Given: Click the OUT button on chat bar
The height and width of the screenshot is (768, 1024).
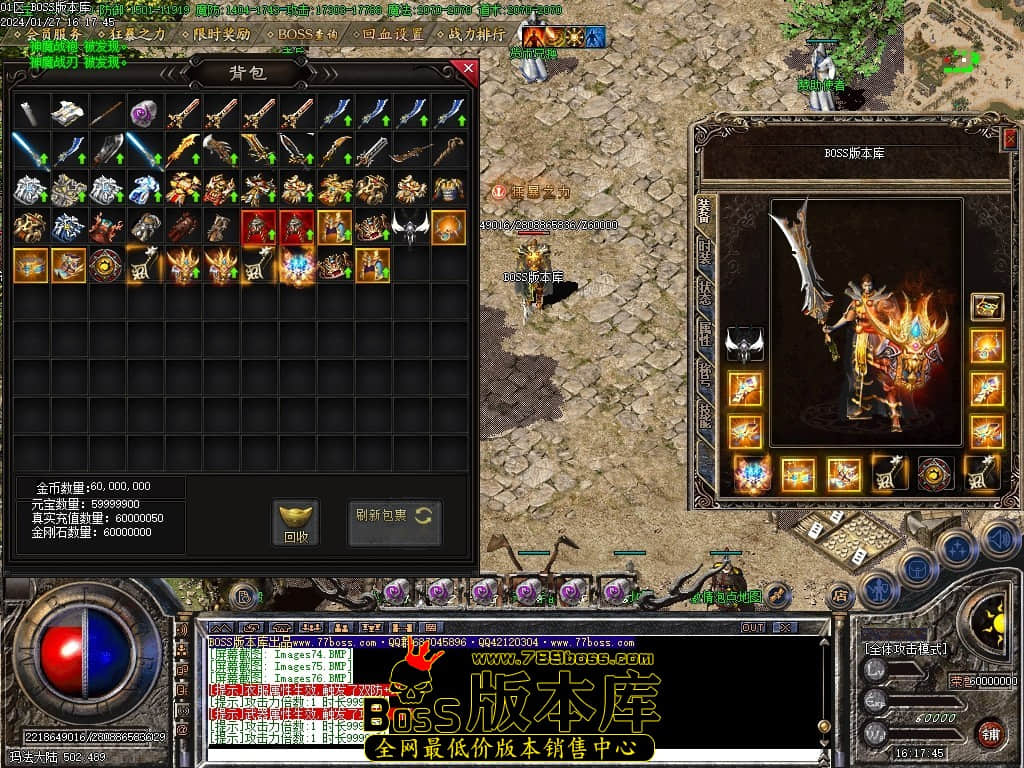Looking at the screenshot, I should coord(752,627).
